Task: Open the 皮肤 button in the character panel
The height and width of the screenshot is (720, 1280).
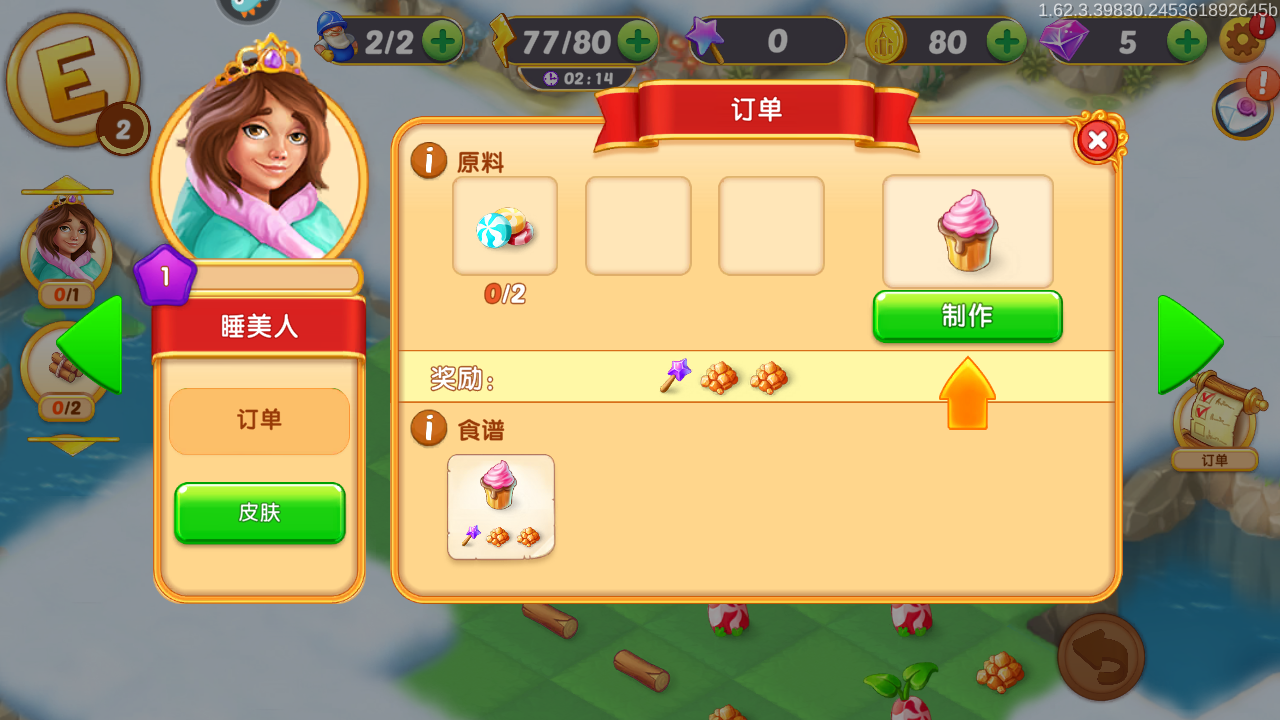Action: [x=259, y=513]
